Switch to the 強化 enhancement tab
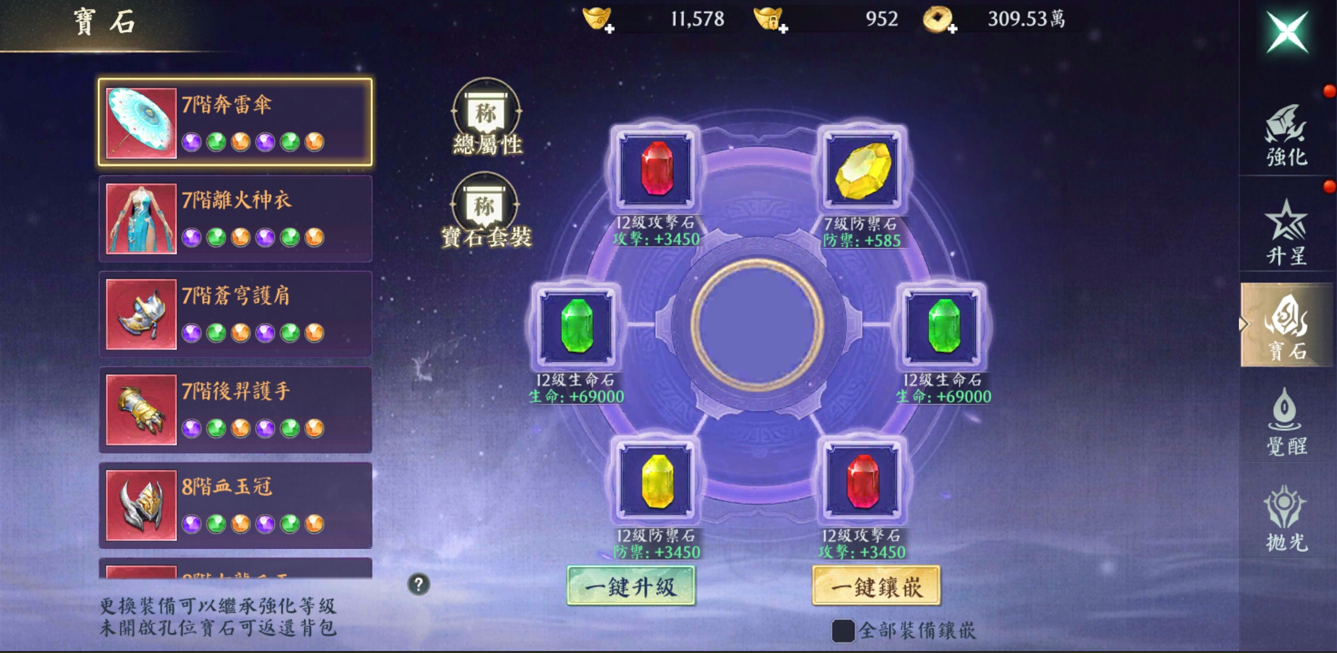Viewport: 1337px width, 653px height. 1286,135
